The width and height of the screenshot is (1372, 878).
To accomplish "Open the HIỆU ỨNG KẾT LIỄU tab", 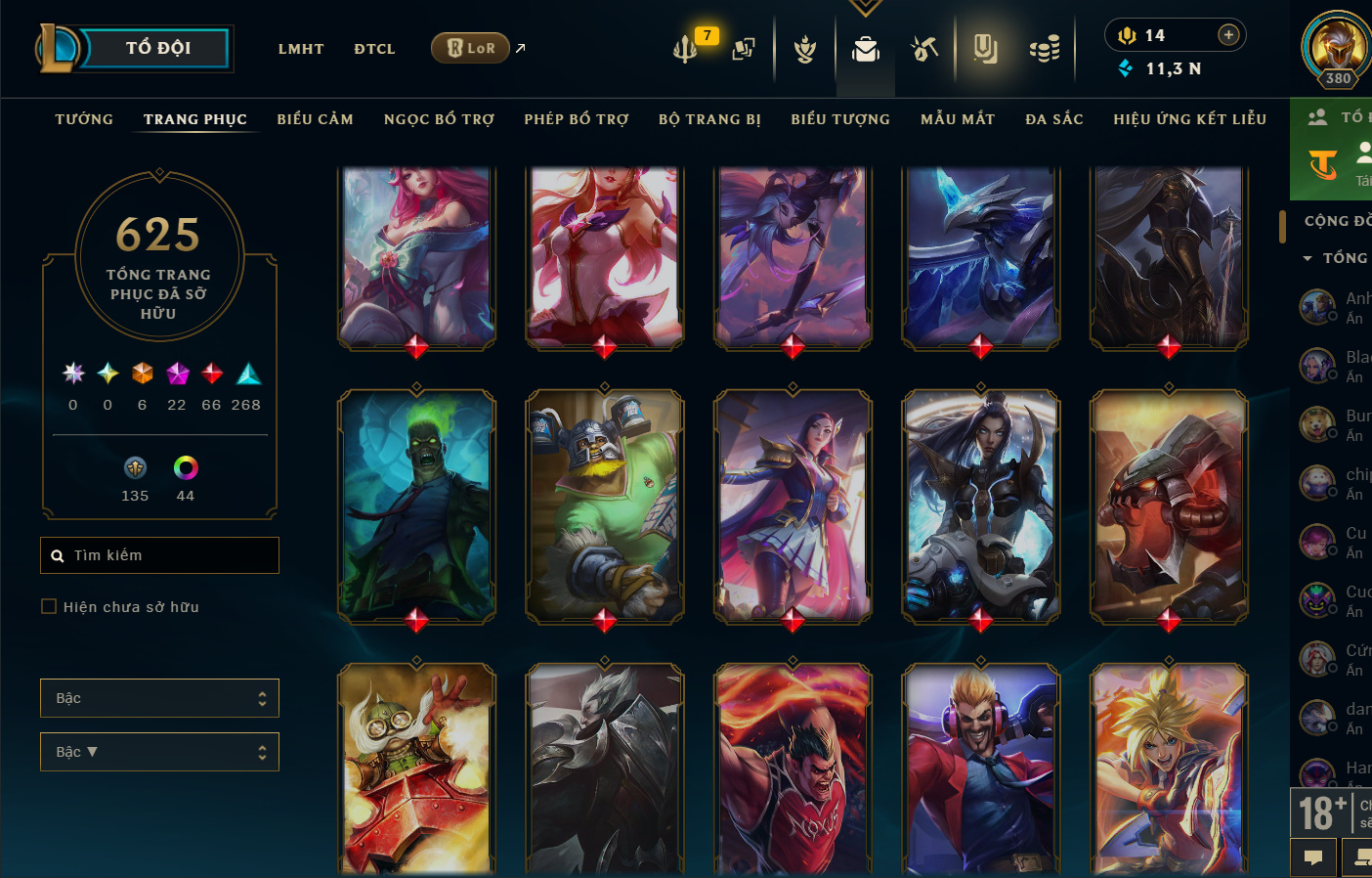I will click(x=1189, y=119).
